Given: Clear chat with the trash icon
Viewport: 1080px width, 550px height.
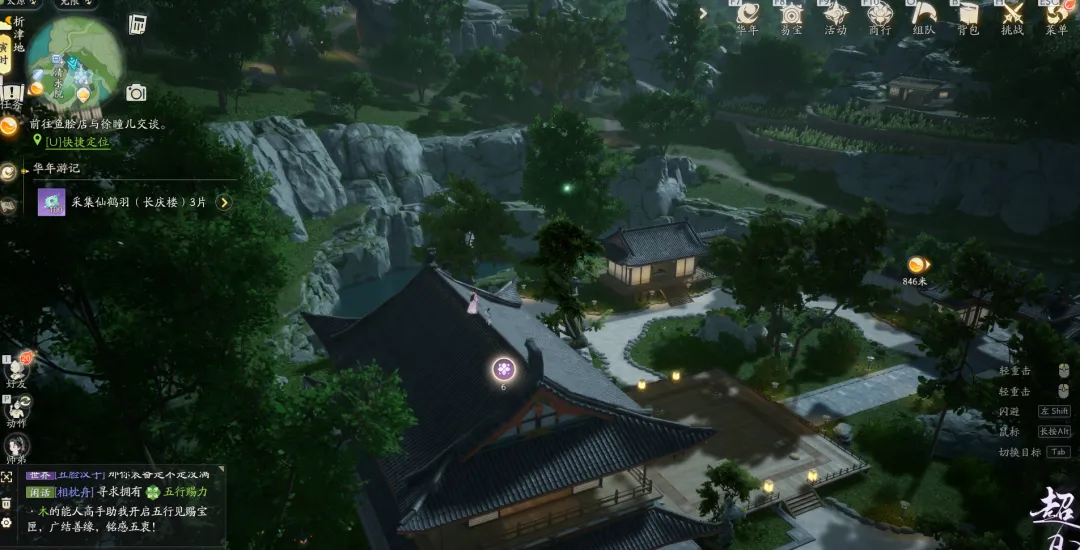Looking at the screenshot, I should tap(7, 502).
